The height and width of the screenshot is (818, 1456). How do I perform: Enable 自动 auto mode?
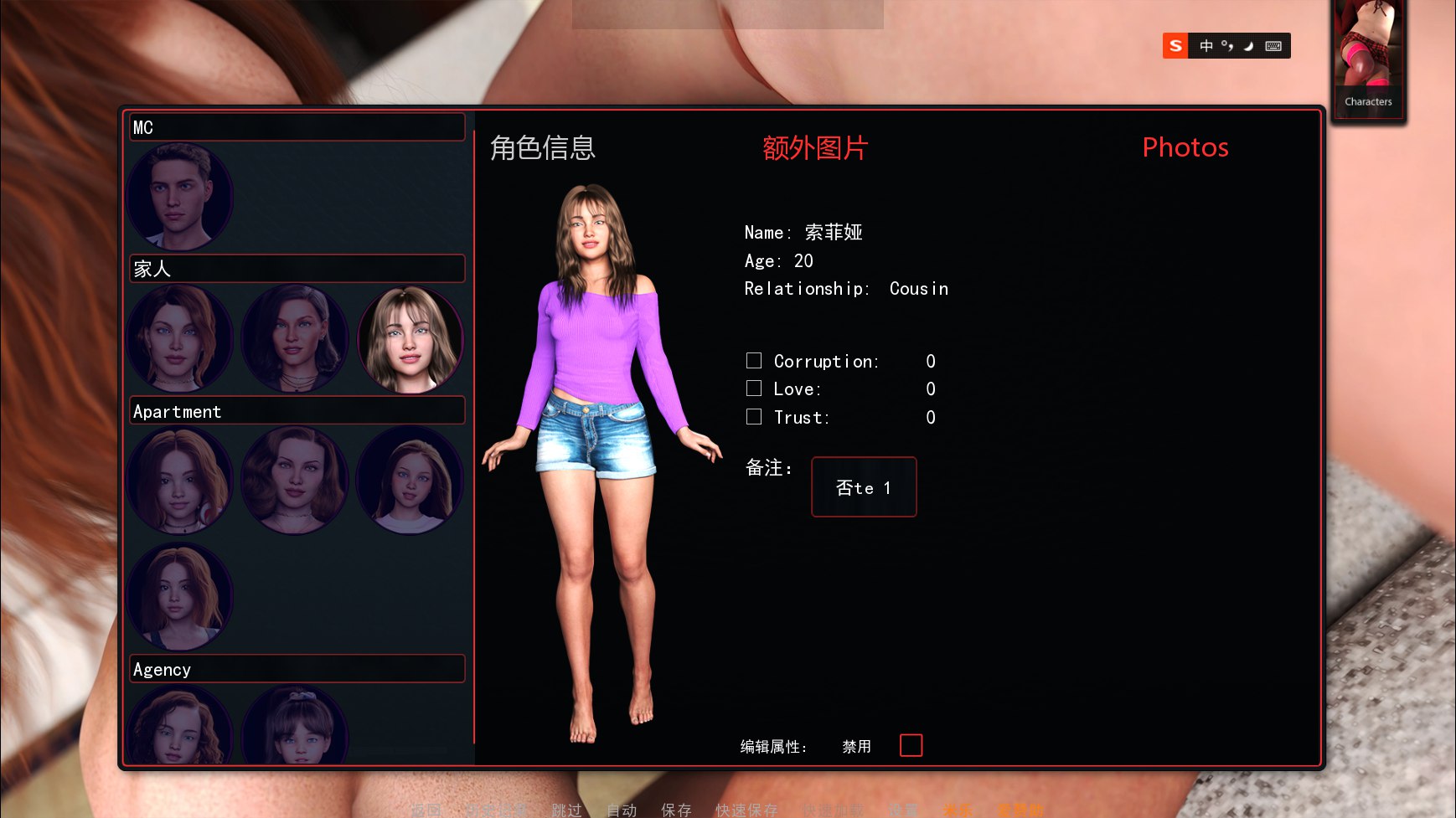[622, 810]
